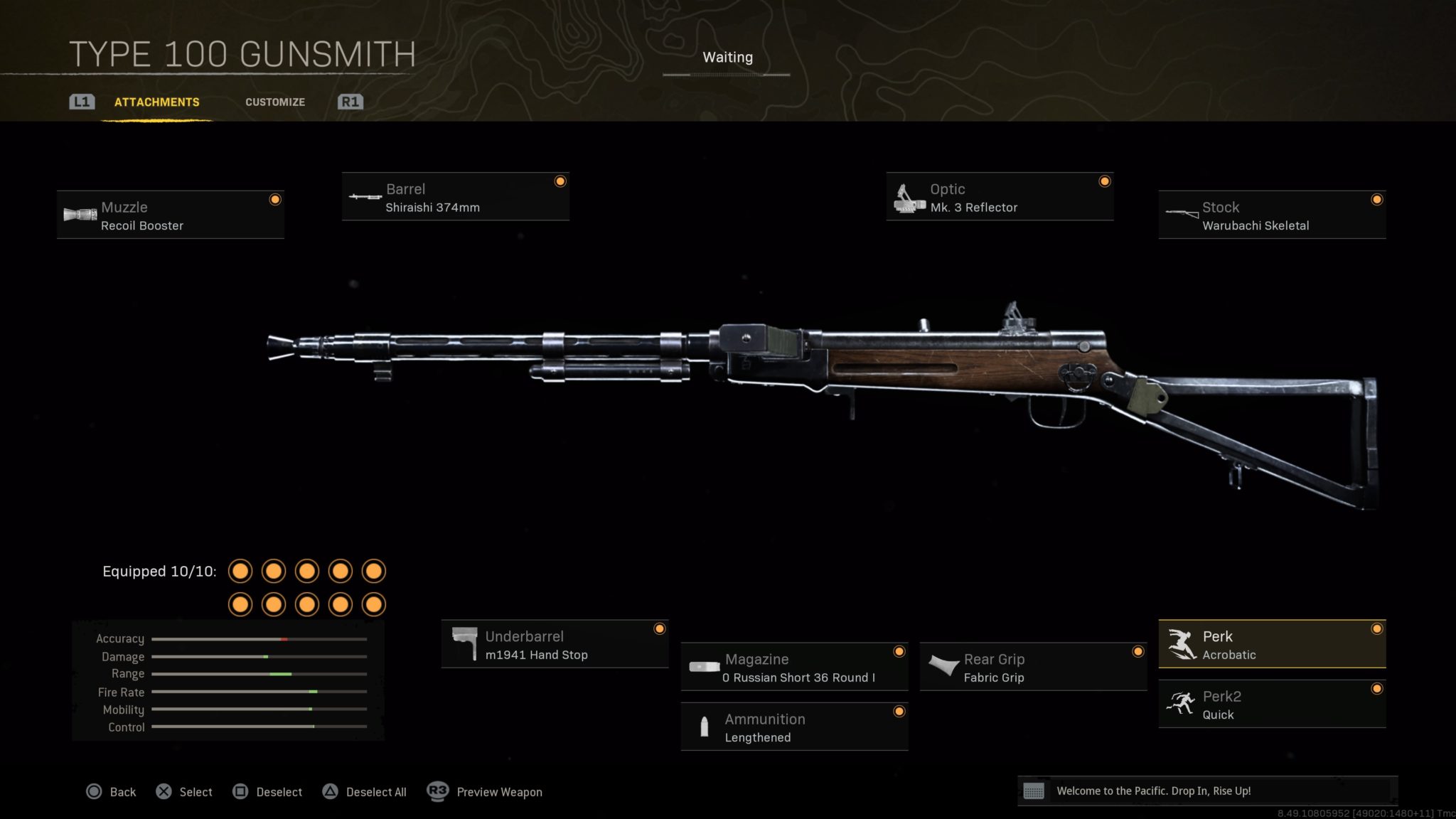Choose the Optic Mk. 3 Reflector slot
Screen dimensions: 1456x819
pyautogui.click(x=1000, y=197)
